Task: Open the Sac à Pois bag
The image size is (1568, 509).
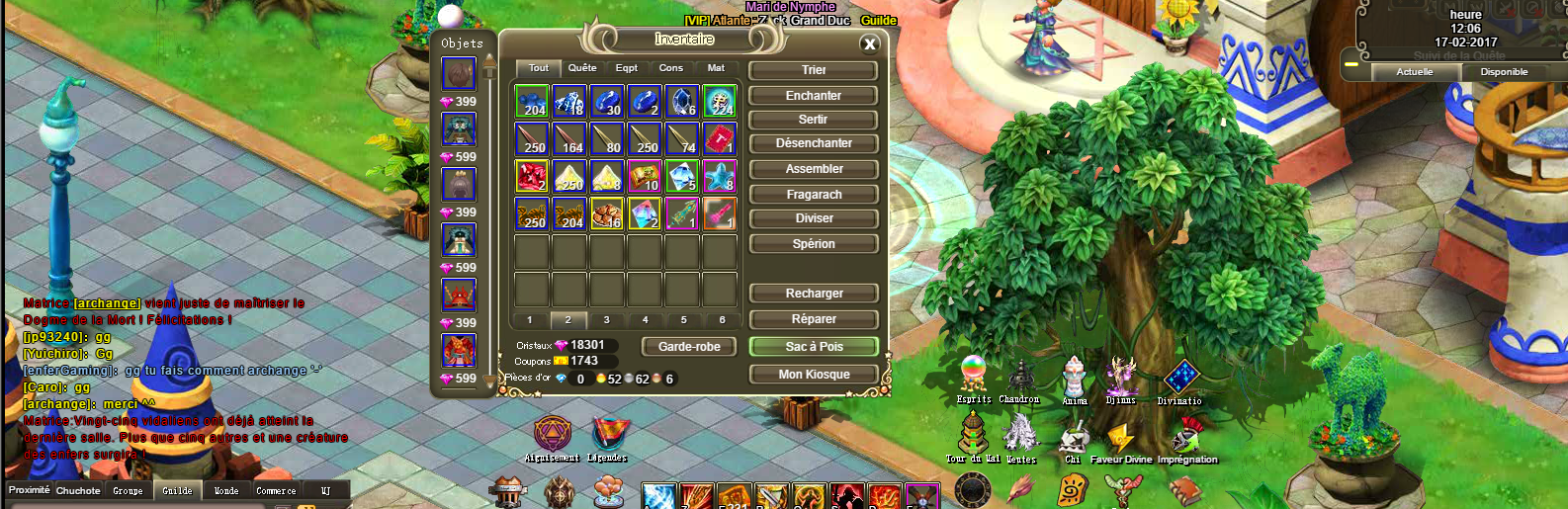Action: click(814, 347)
